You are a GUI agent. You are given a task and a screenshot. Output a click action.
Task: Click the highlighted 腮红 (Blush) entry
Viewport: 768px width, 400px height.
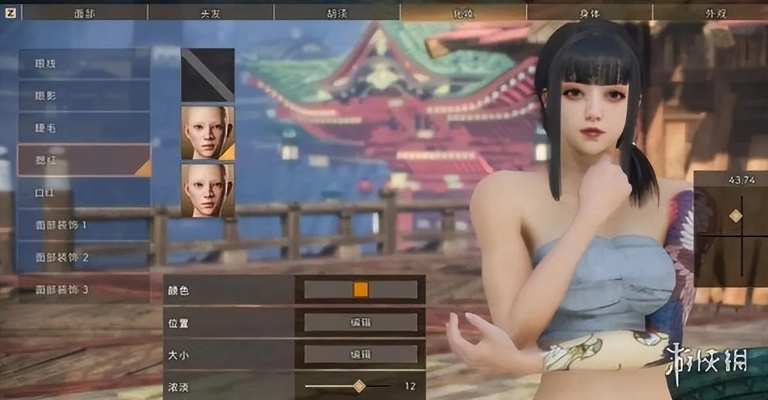point(84,160)
